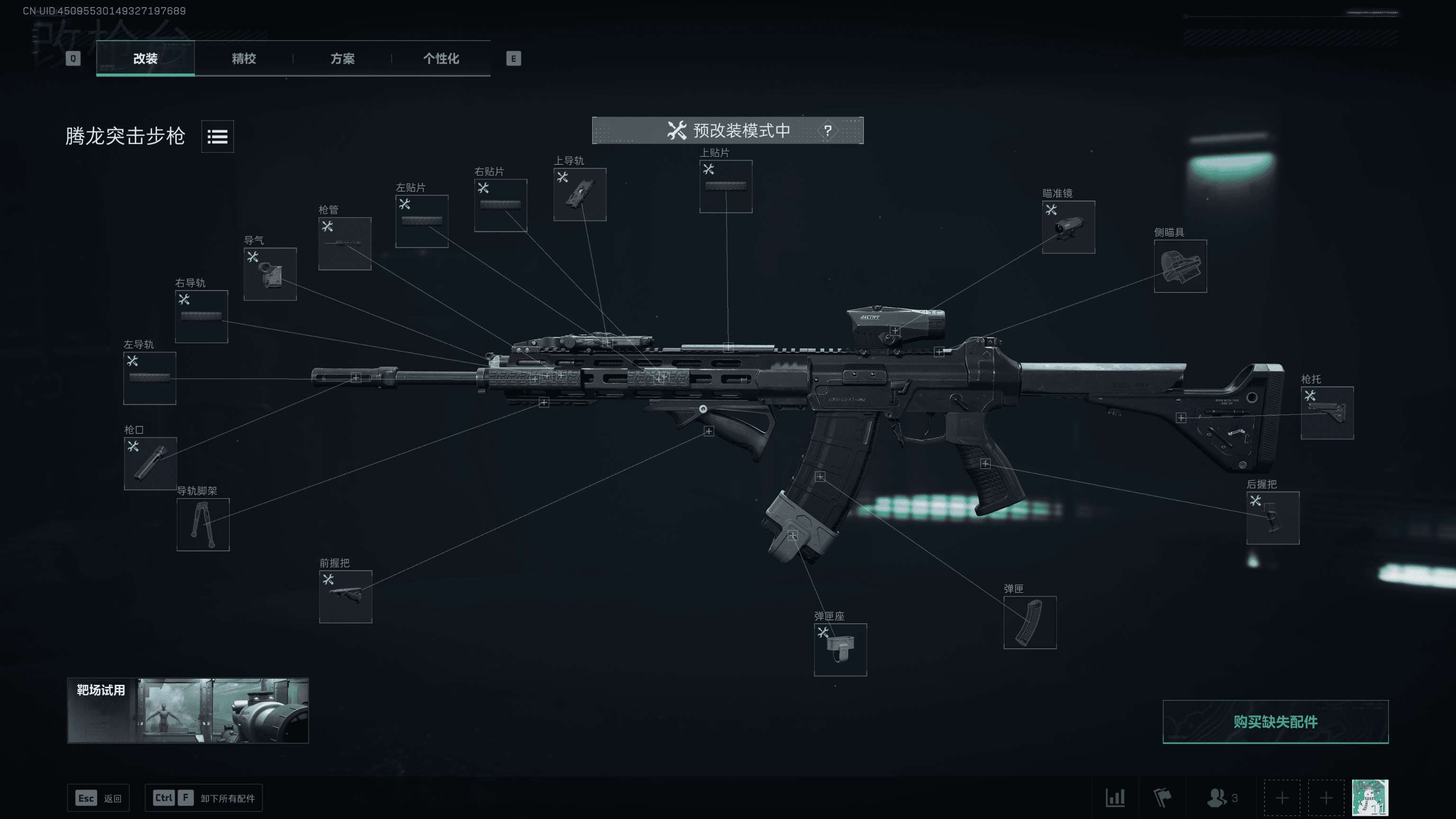
Task: Select the 枪口 muzzle slot
Action: (150, 464)
